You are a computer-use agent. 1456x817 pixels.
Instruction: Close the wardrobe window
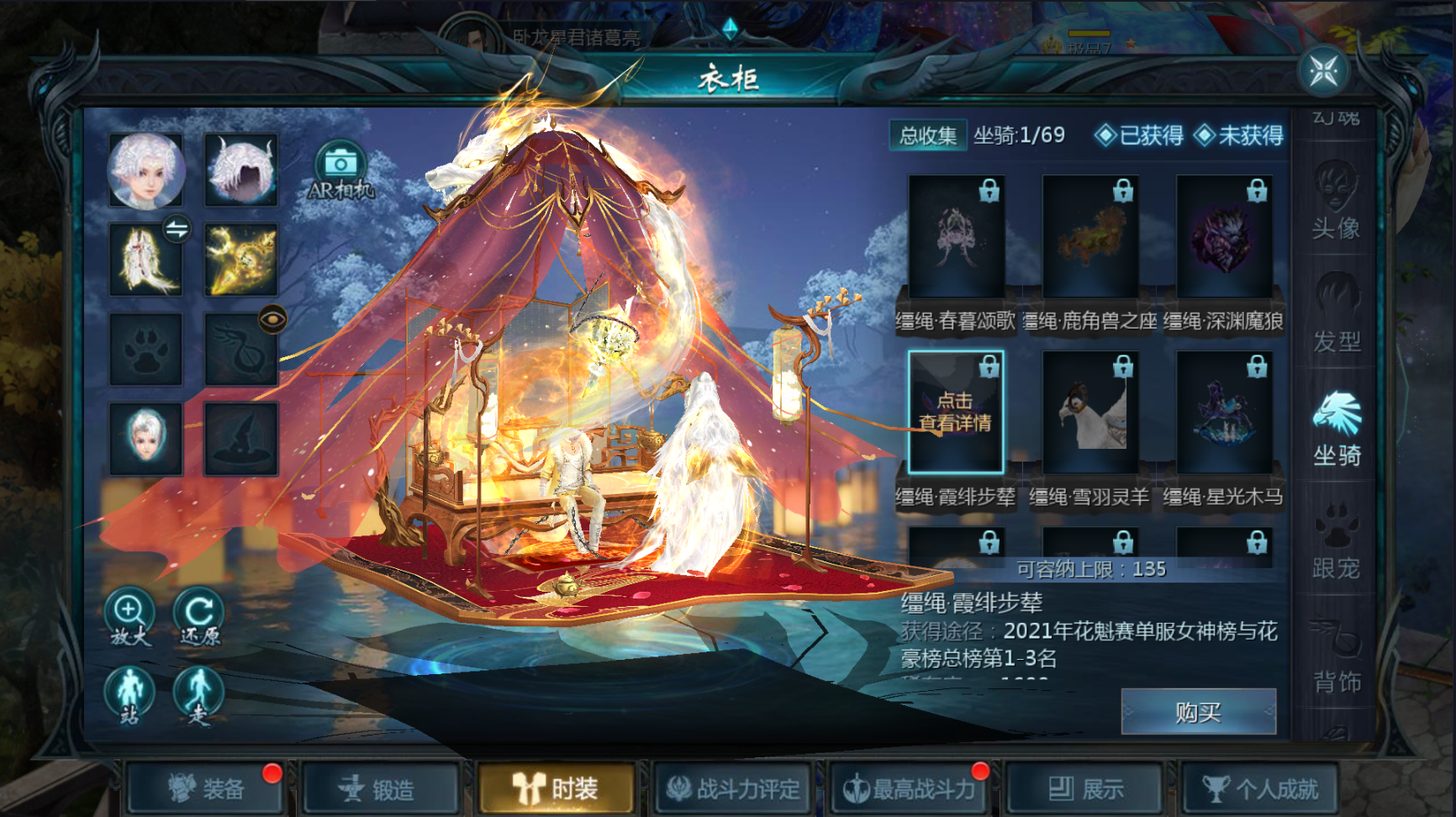[x=1323, y=71]
